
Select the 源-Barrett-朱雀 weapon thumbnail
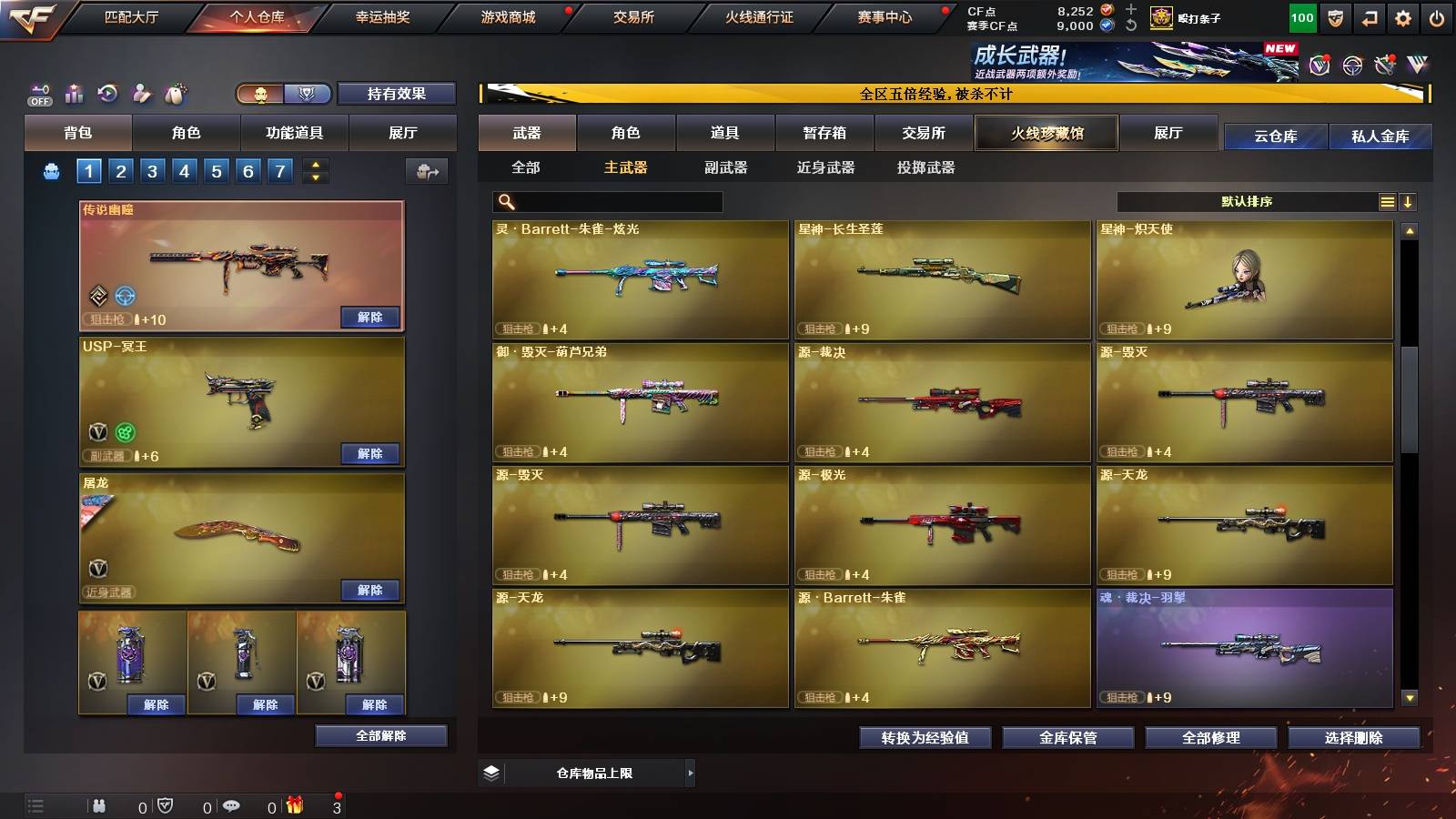click(943, 646)
